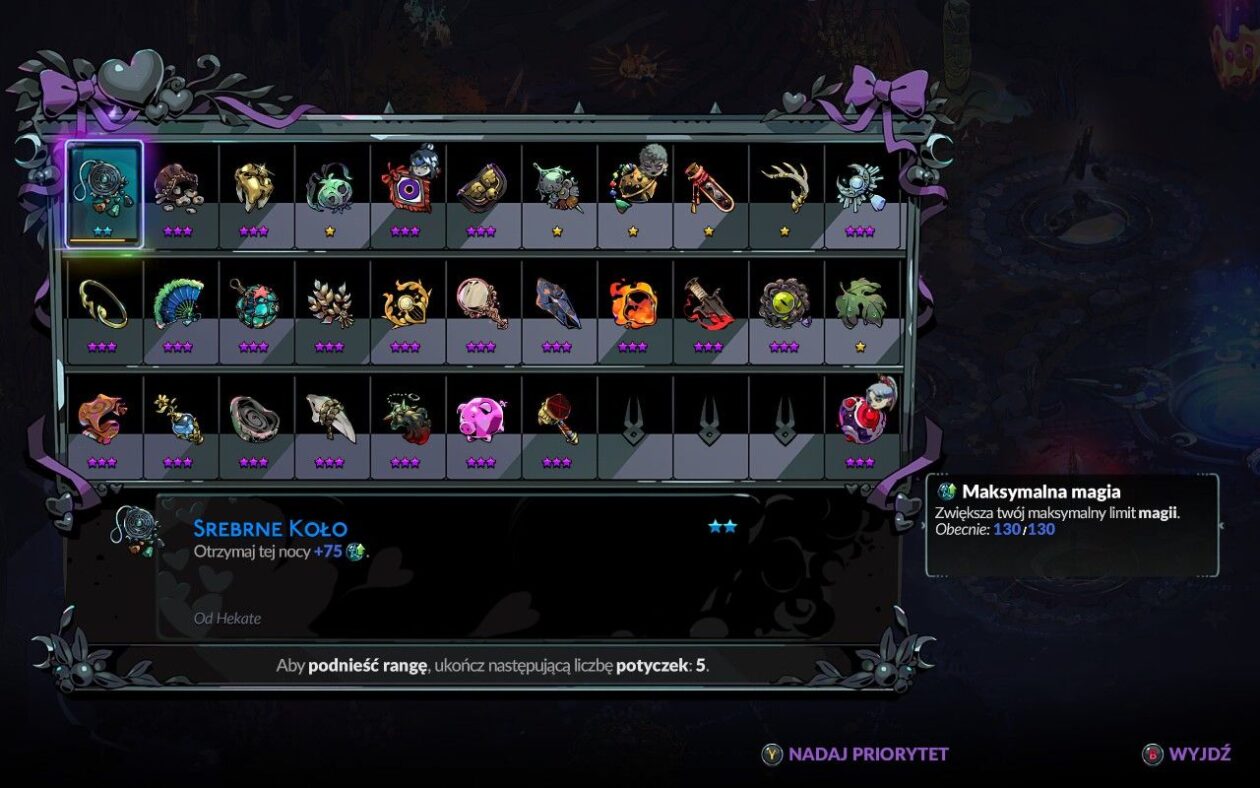This screenshot has width=1260, height=788.
Task: Exit the keepsake menu via Wyjdź
Action: click(x=1188, y=754)
